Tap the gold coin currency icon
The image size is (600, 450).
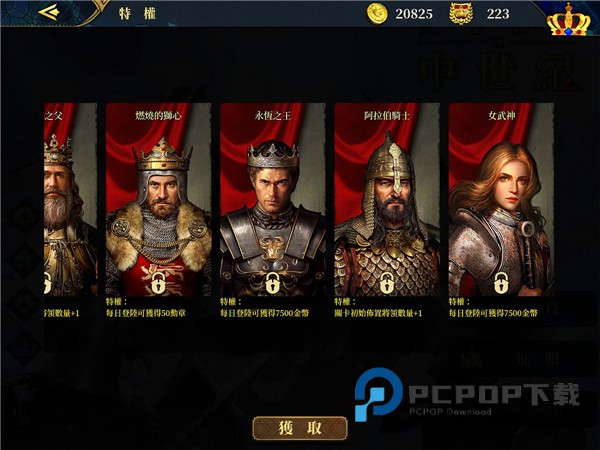click(x=377, y=13)
